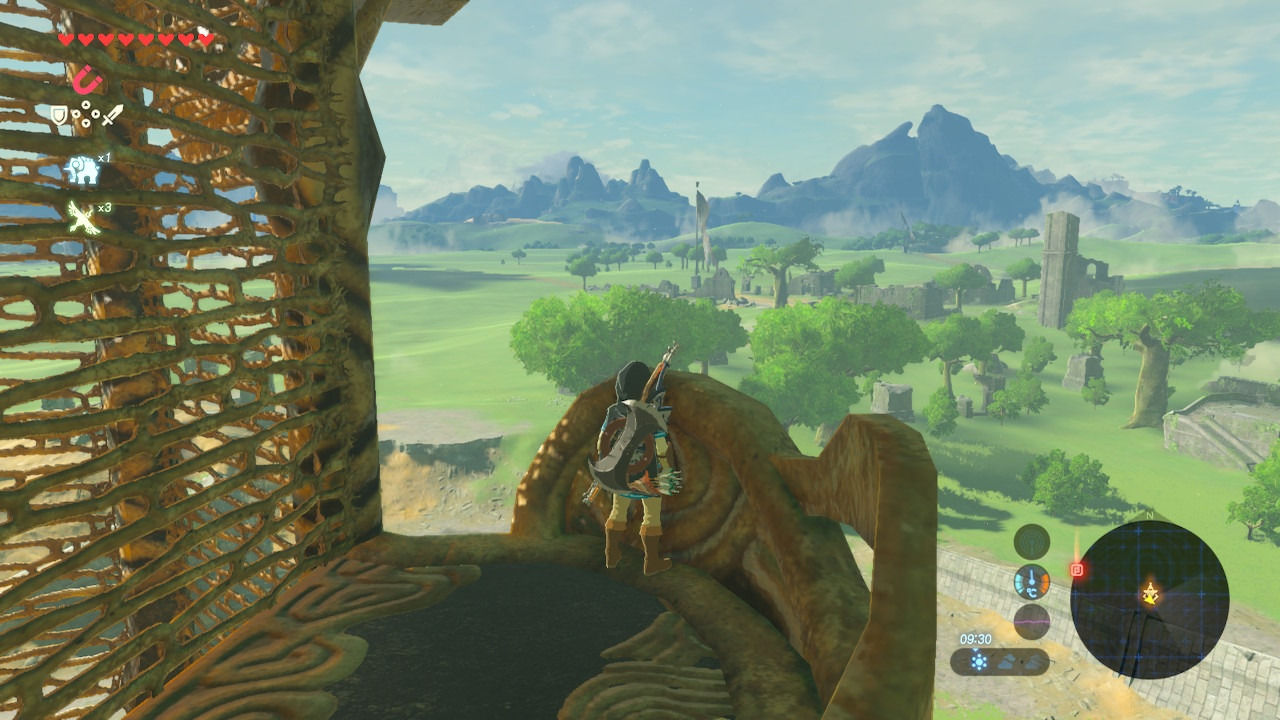Trigger the Revali's Gale bird icon
Viewport: 1280px width, 720px height.
coord(82,216)
